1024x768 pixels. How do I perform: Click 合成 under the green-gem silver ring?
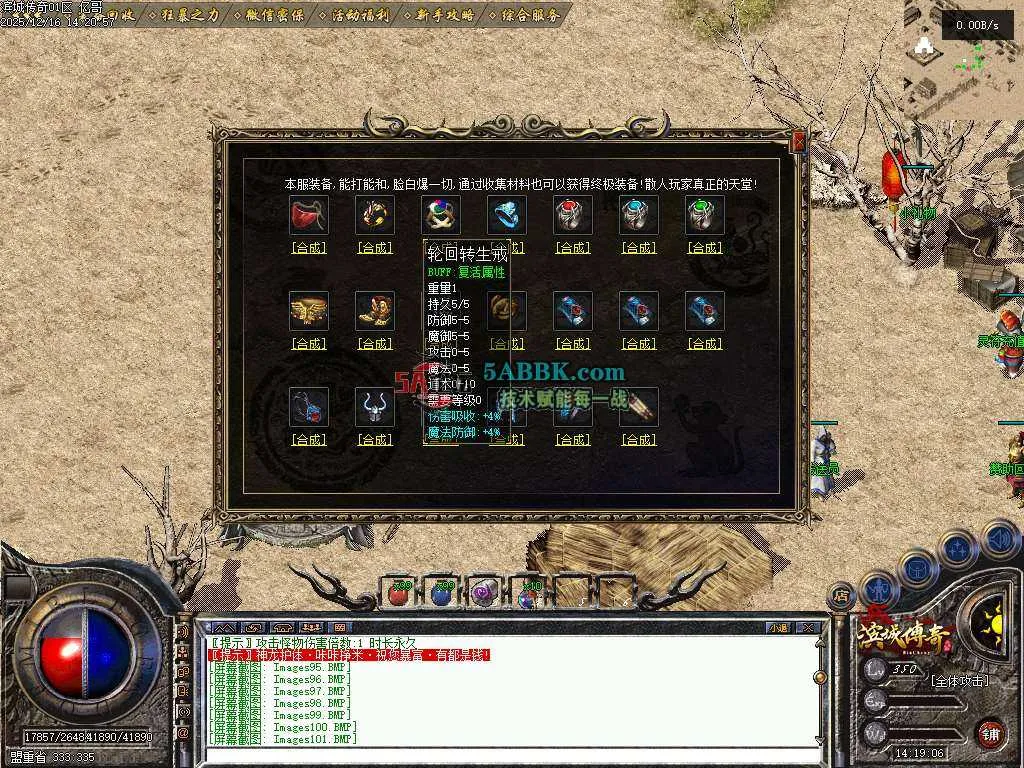point(705,248)
